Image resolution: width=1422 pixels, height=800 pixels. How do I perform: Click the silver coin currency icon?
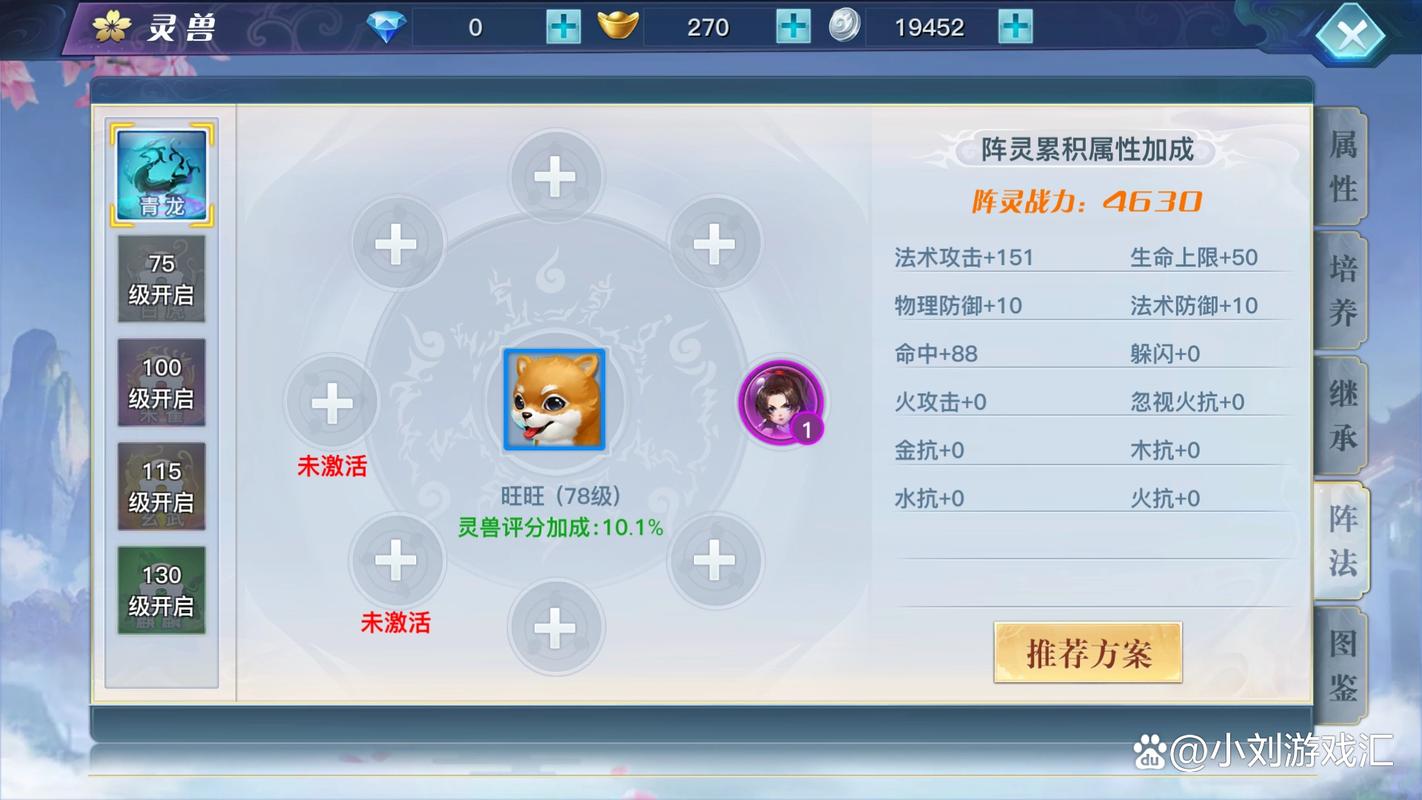[x=845, y=27]
